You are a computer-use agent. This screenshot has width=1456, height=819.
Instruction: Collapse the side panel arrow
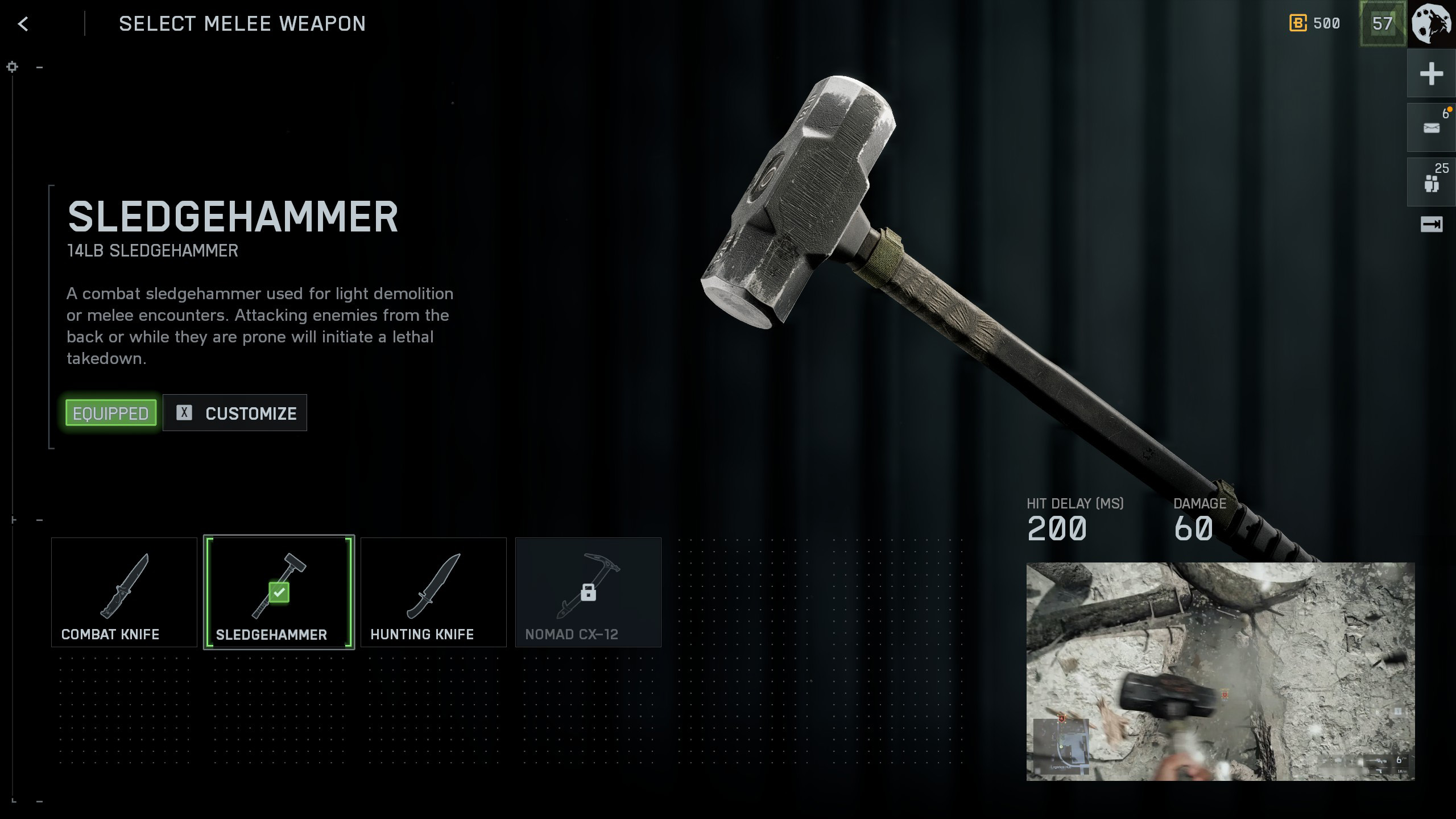[1431, 225]
